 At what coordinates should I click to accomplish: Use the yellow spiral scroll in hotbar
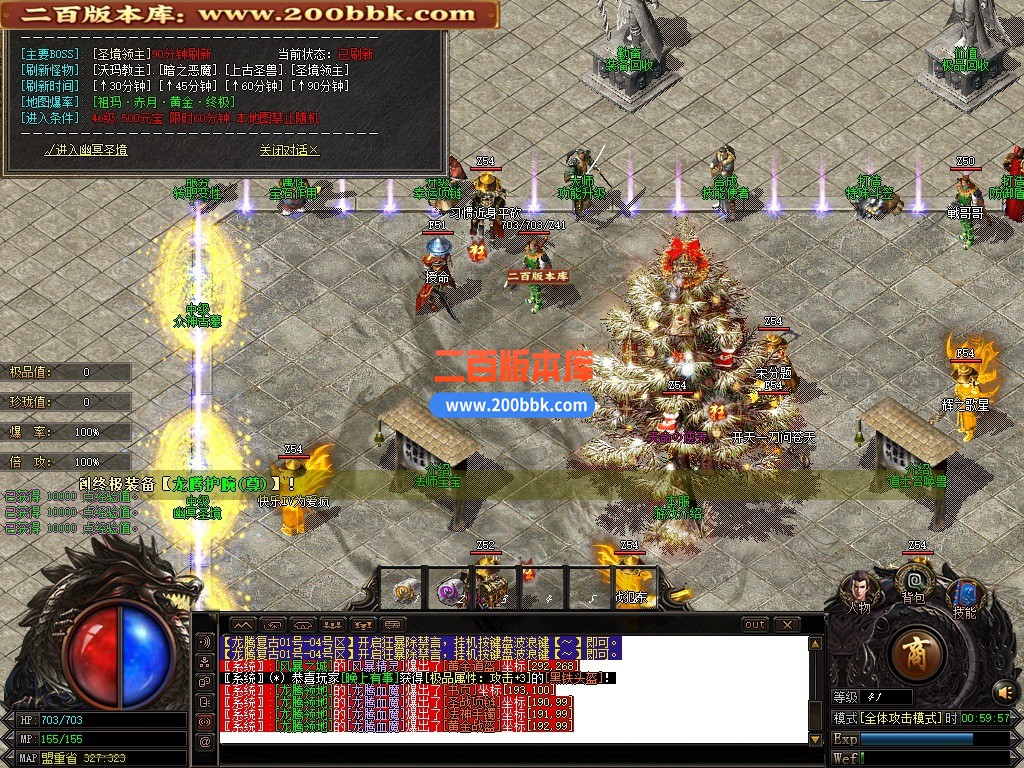pos(405,591)
